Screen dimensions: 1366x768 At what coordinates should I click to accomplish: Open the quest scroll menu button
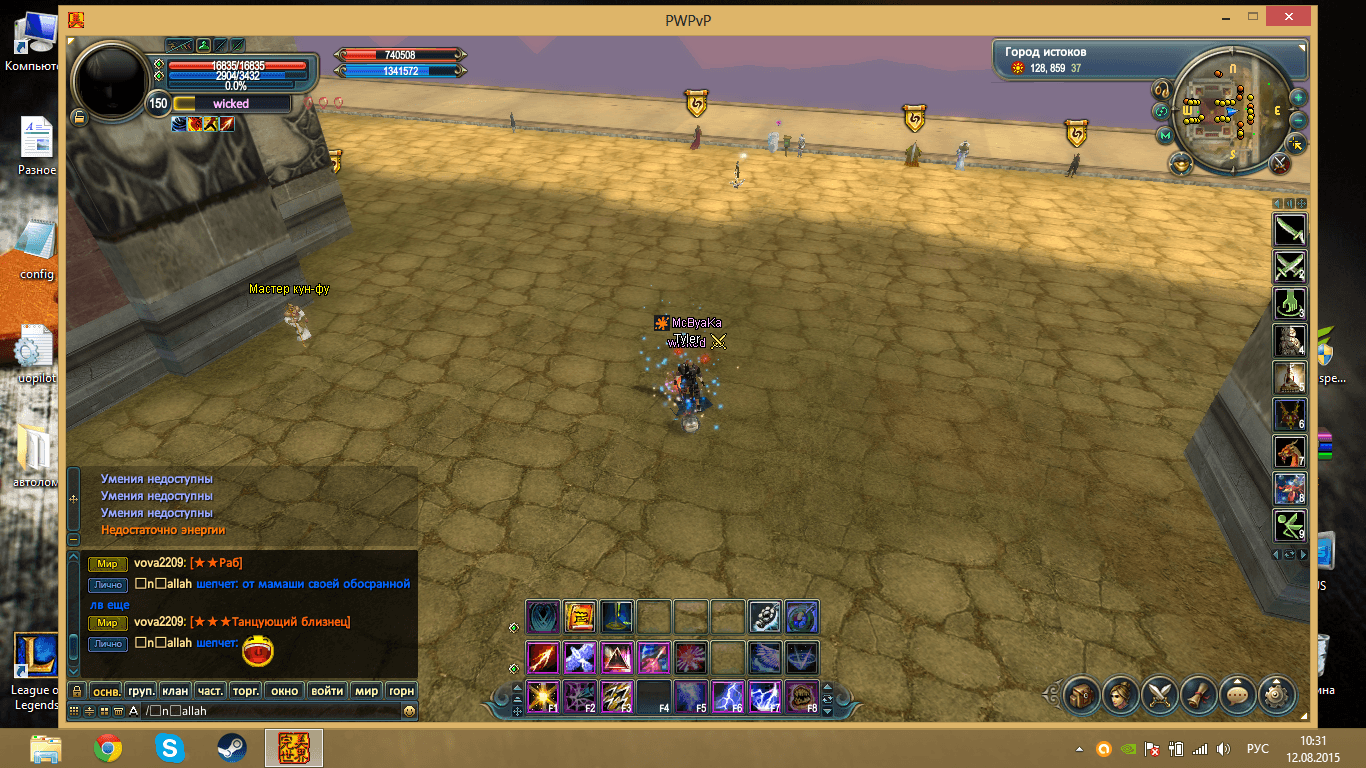coord(1198,692)
